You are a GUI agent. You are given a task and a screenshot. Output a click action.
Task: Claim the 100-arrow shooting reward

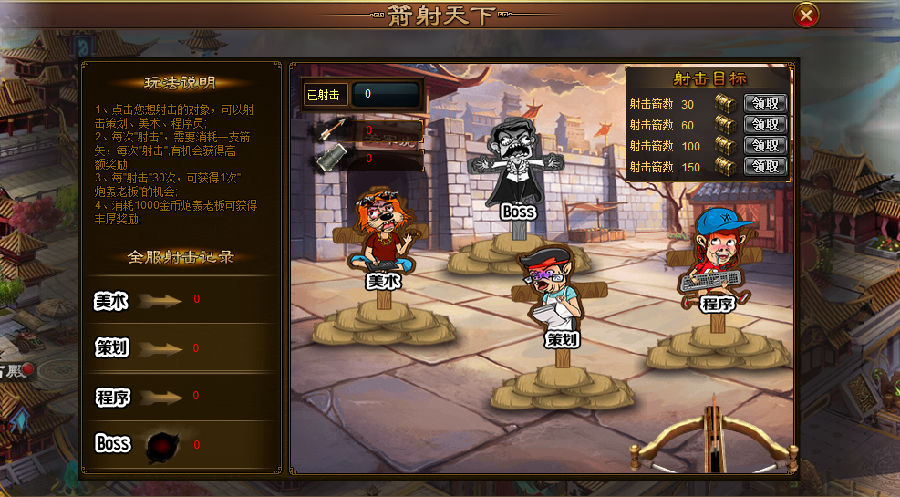pos(766,145)
